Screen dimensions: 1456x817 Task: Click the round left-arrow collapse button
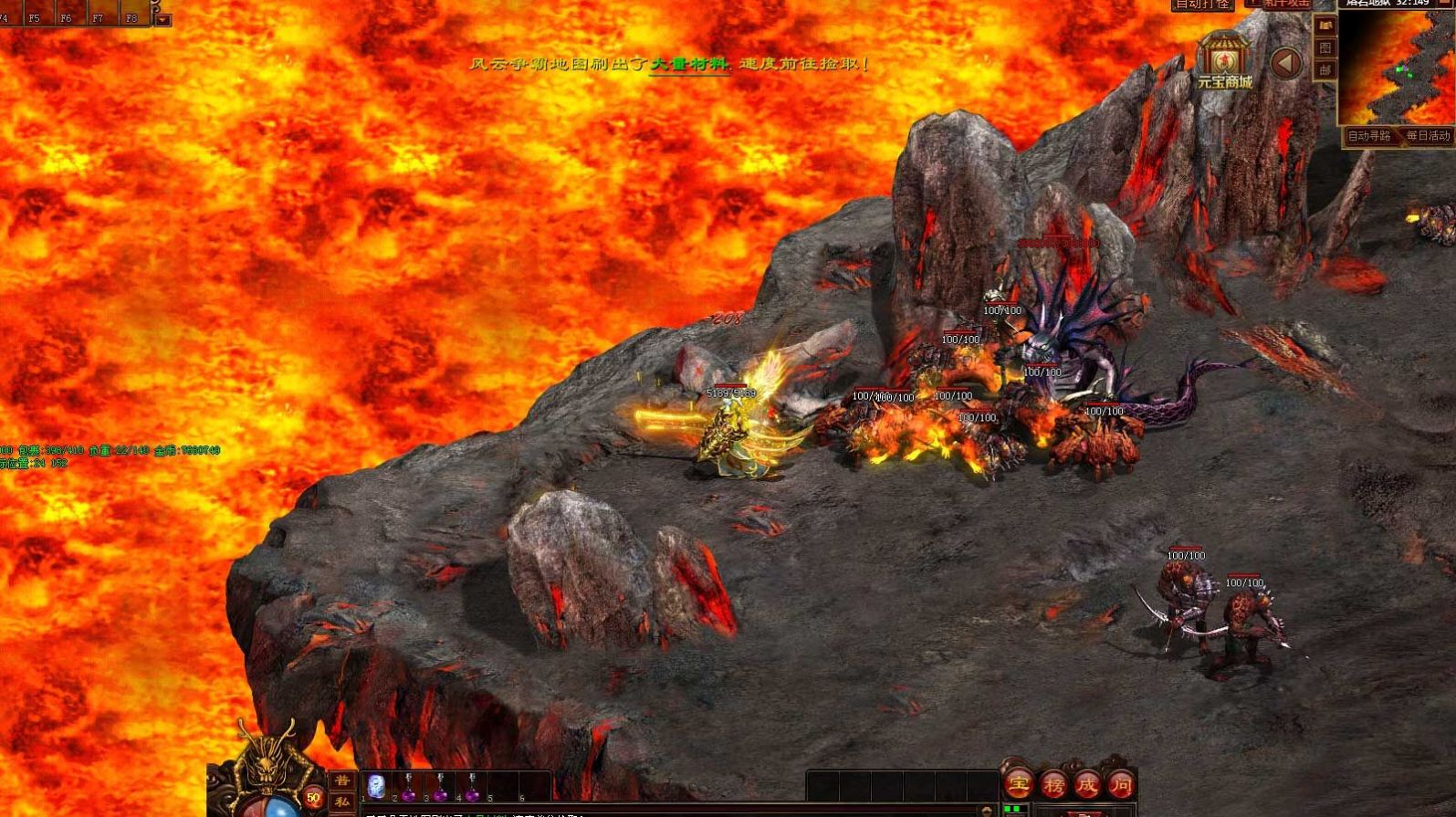(1286, 63)
